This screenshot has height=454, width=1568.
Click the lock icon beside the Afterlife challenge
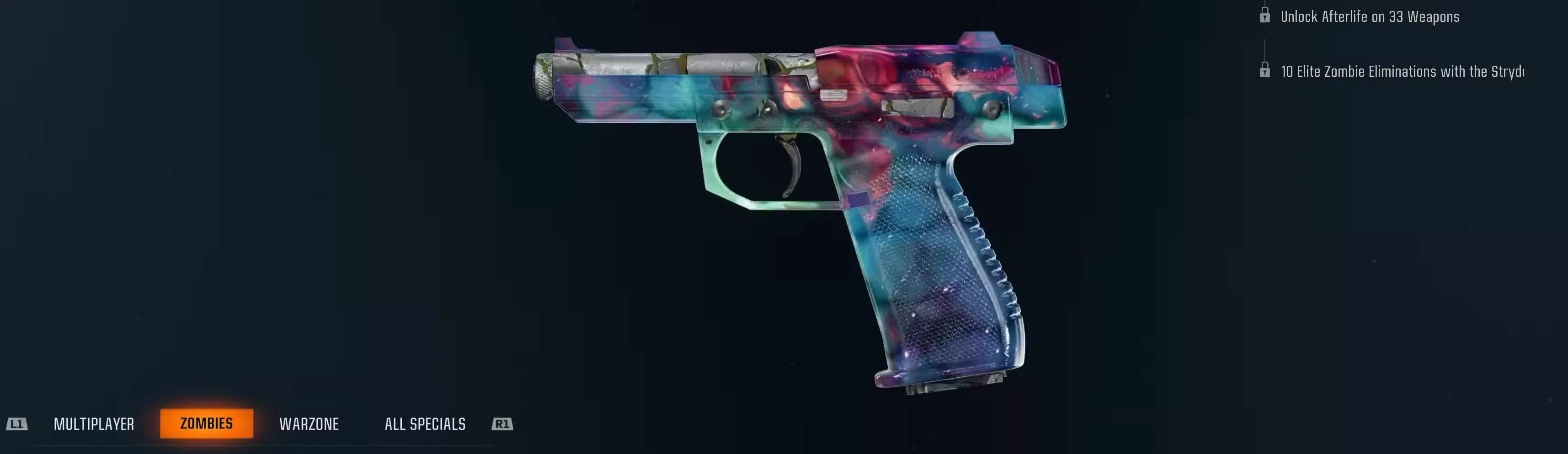pos(1266,16)
